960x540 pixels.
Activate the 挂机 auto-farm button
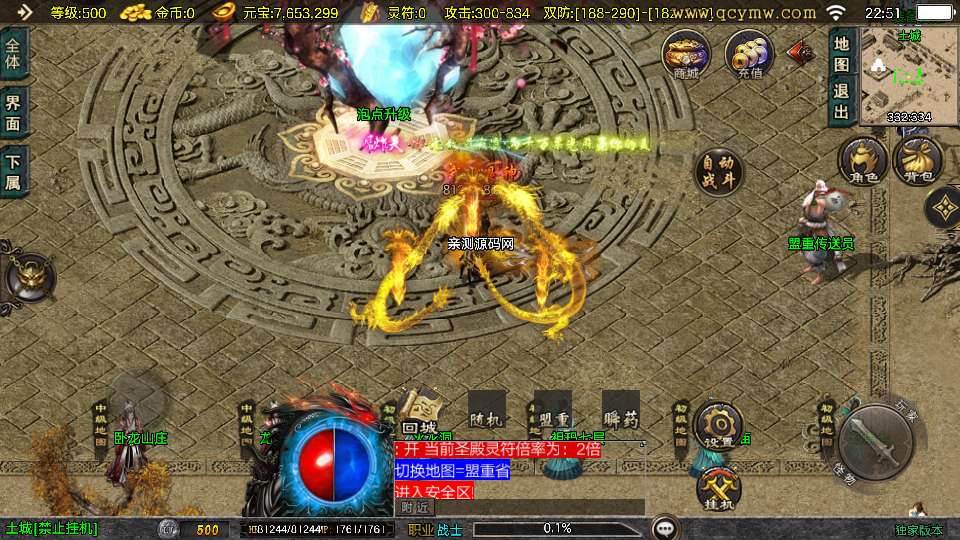coord(718,488)
